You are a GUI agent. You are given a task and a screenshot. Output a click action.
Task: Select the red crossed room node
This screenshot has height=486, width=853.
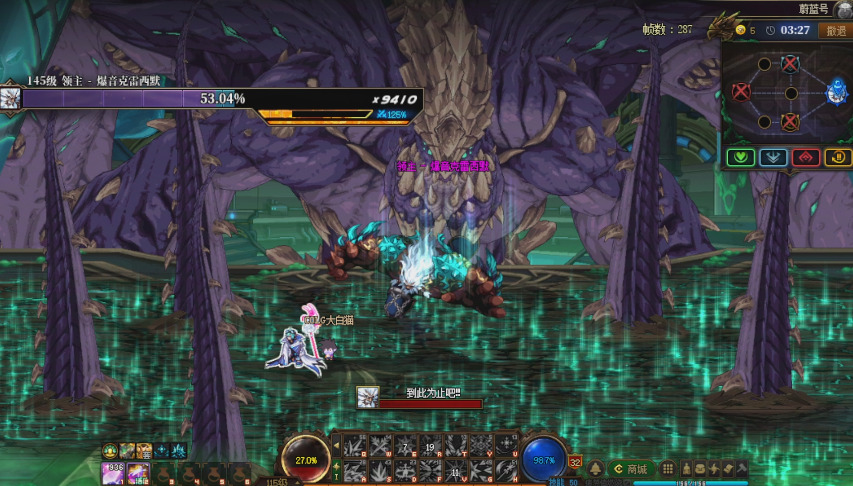click(x=741, y=92)
